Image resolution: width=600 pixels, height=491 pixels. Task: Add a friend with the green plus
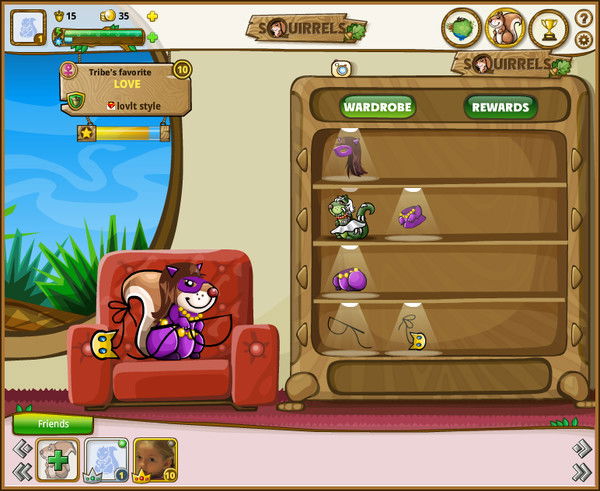click(x=58, y=460)
